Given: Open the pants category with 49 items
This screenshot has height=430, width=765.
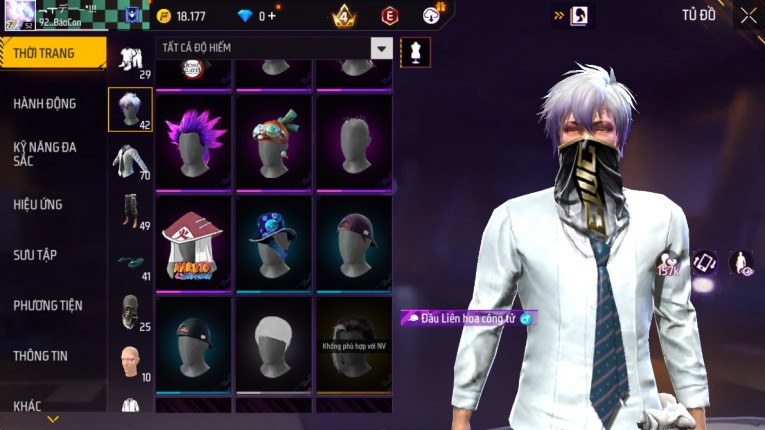Looking at the screenshot, I should click(130, 212).
